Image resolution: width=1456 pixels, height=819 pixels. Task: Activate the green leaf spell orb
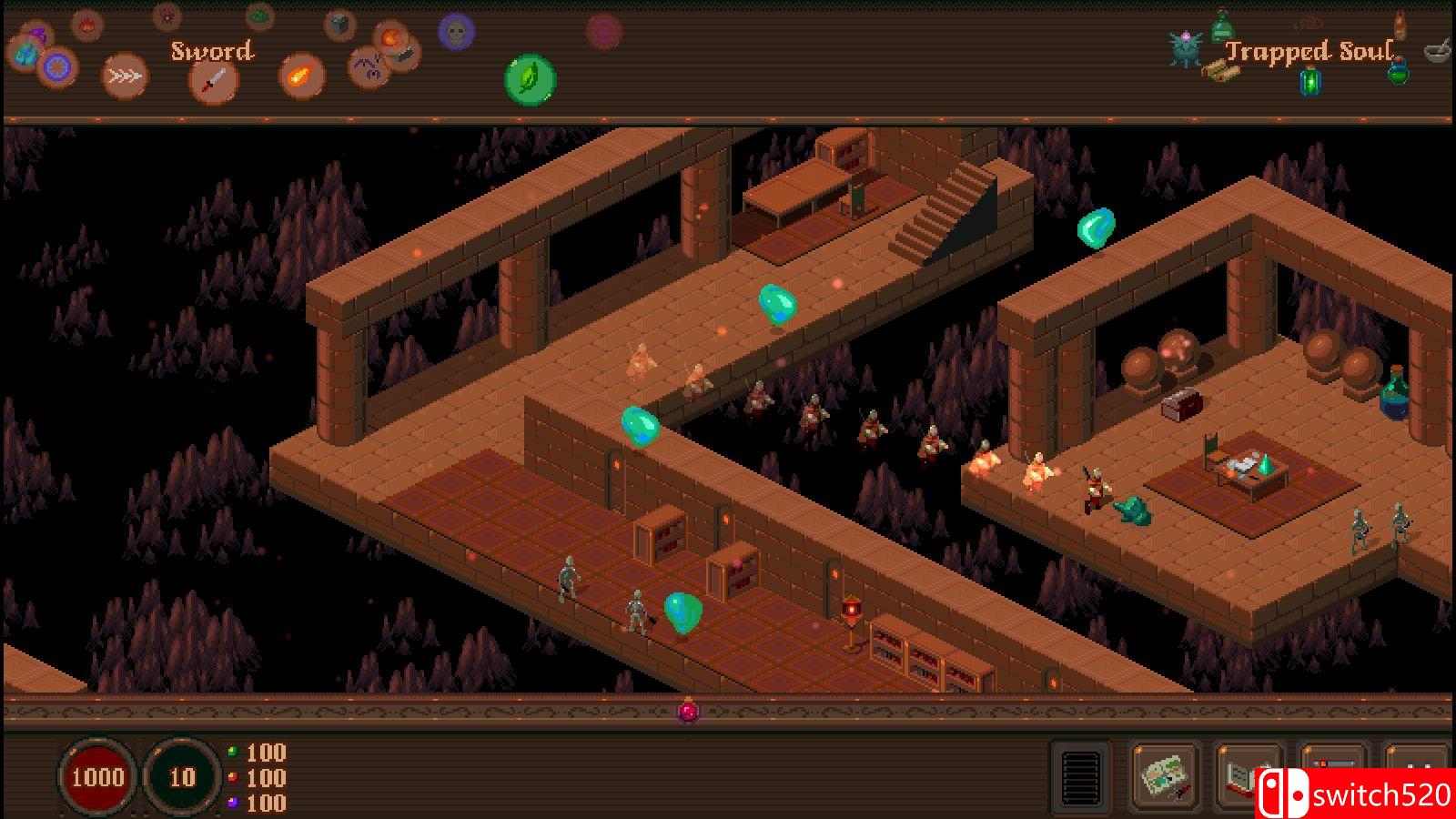528,79
